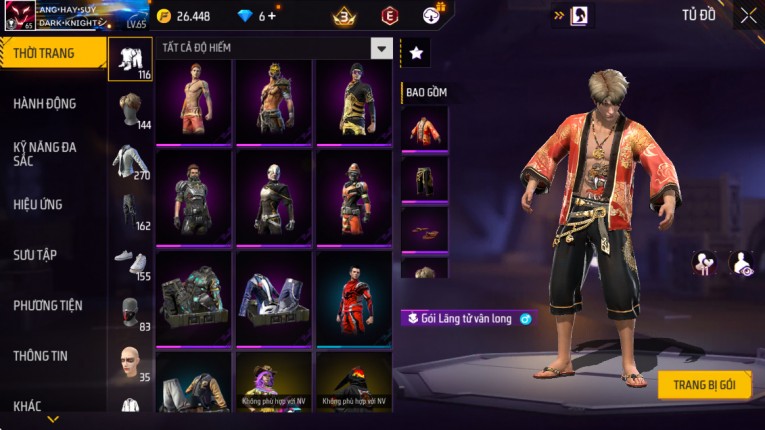Viewport: 765px width, 430px height.
Task: Toggle the star favorites filter
Action: (x=416, y=53)
